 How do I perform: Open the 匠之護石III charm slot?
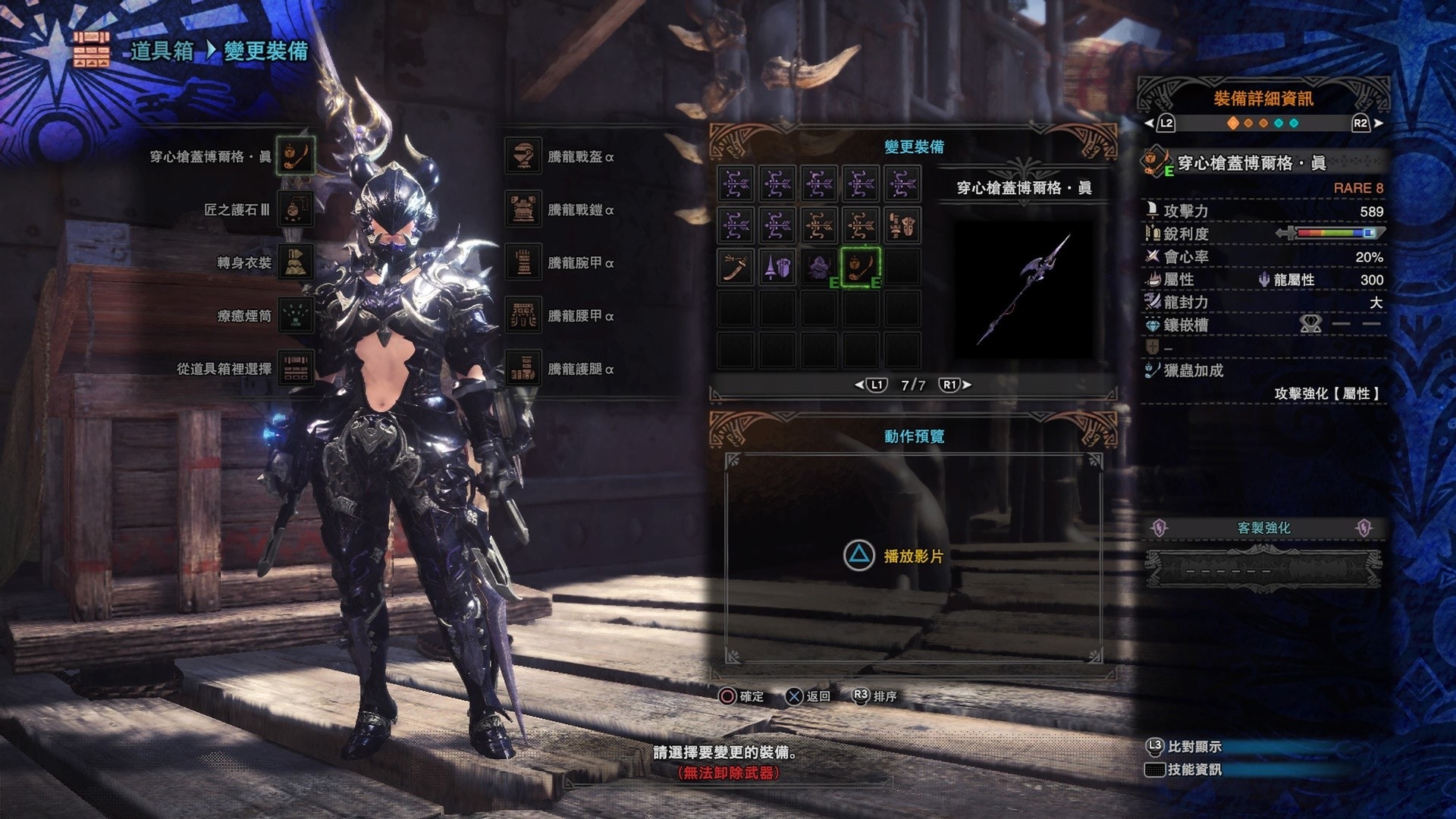(x=295, y=209)
